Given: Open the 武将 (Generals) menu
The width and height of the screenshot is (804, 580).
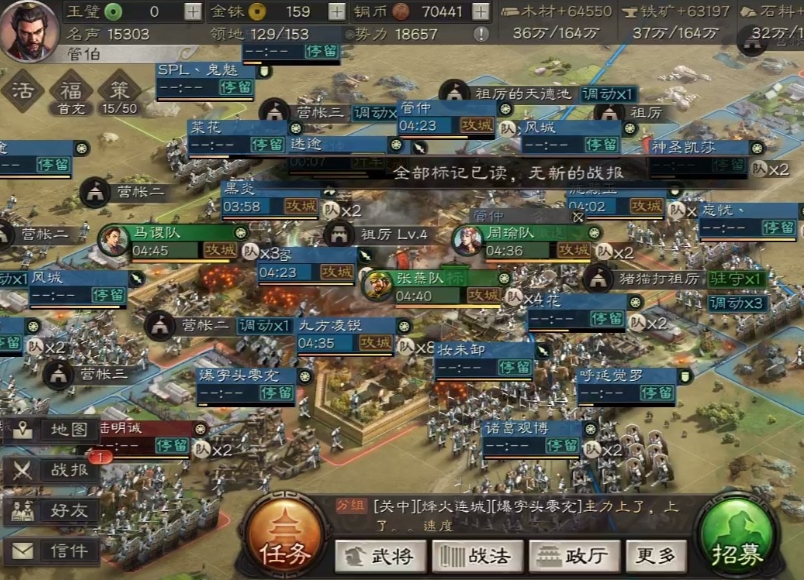Looking at the screenshot, I should (379, 556).
